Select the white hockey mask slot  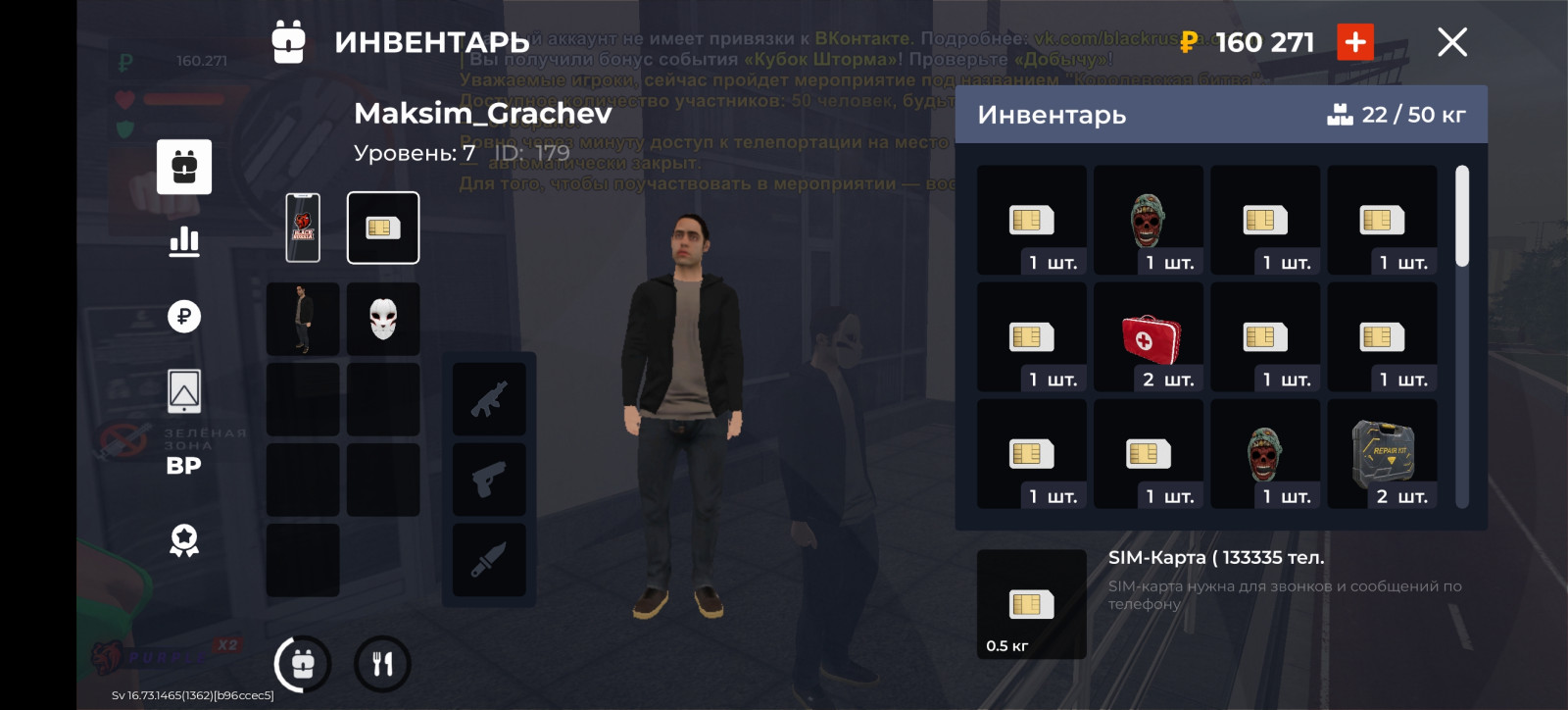(383, 319)
